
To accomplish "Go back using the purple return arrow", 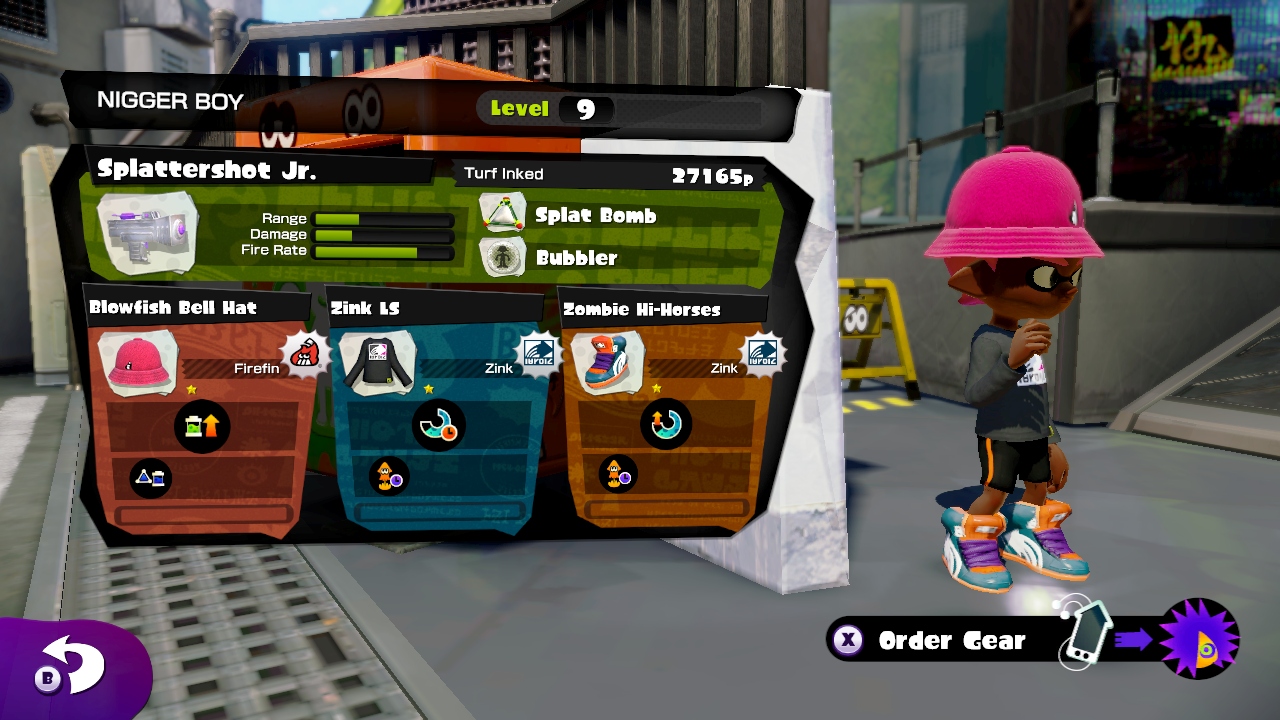I will [70, 669].
